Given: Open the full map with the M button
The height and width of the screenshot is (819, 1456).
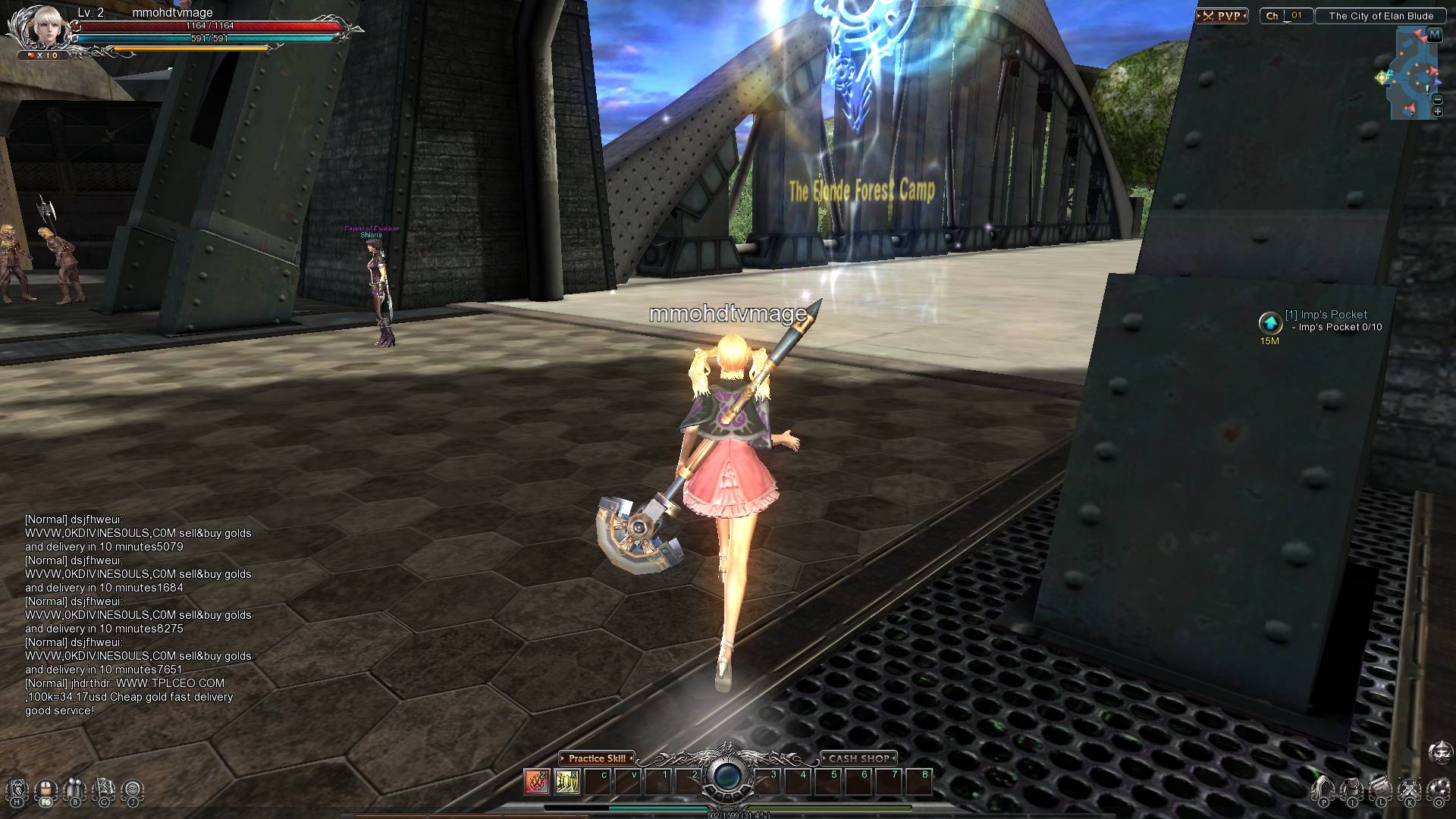Looking at the screenshot, I should [1434, 35].
